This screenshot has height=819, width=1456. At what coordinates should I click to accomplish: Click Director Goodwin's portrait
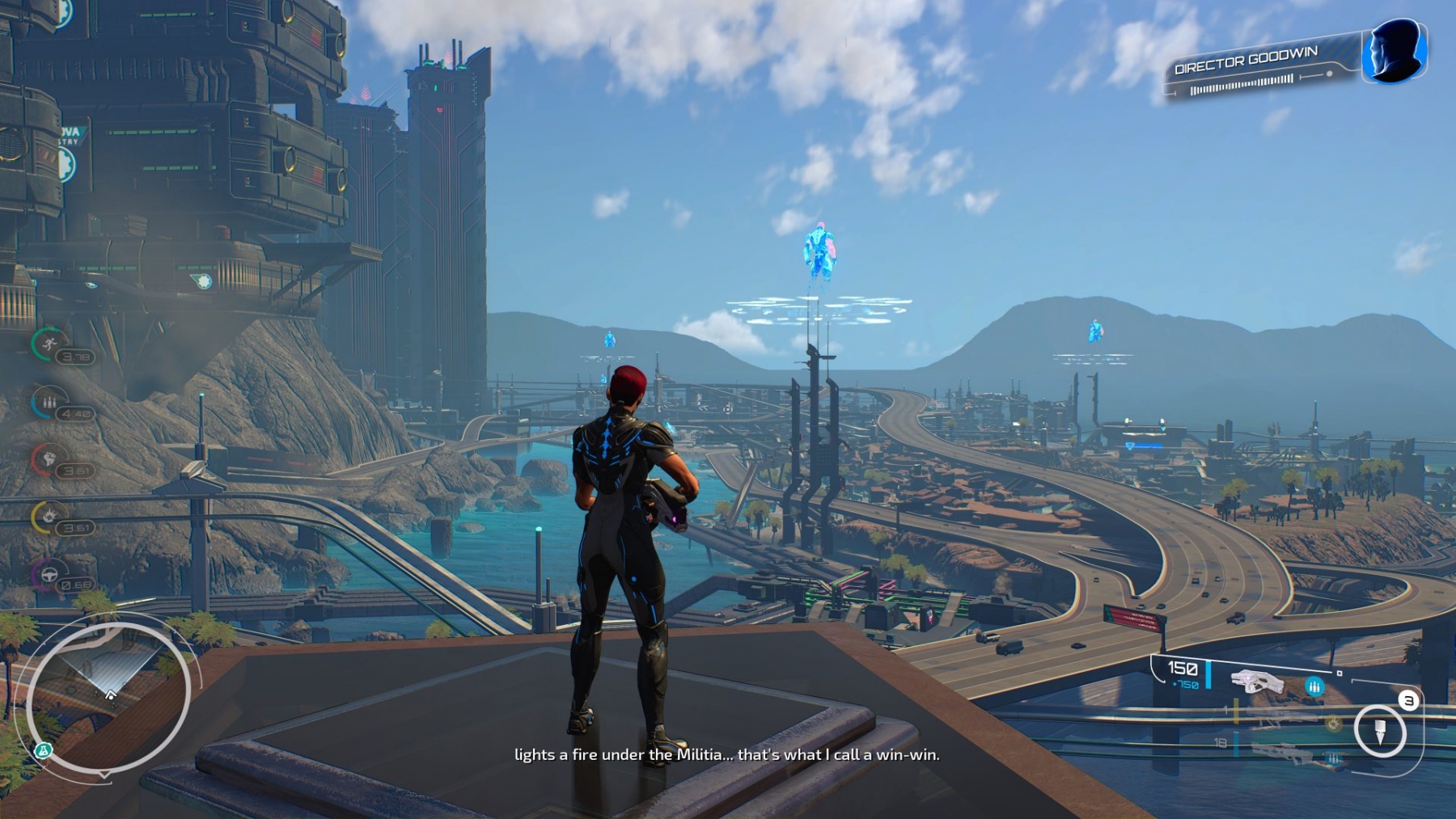(x=1394, y=50)
